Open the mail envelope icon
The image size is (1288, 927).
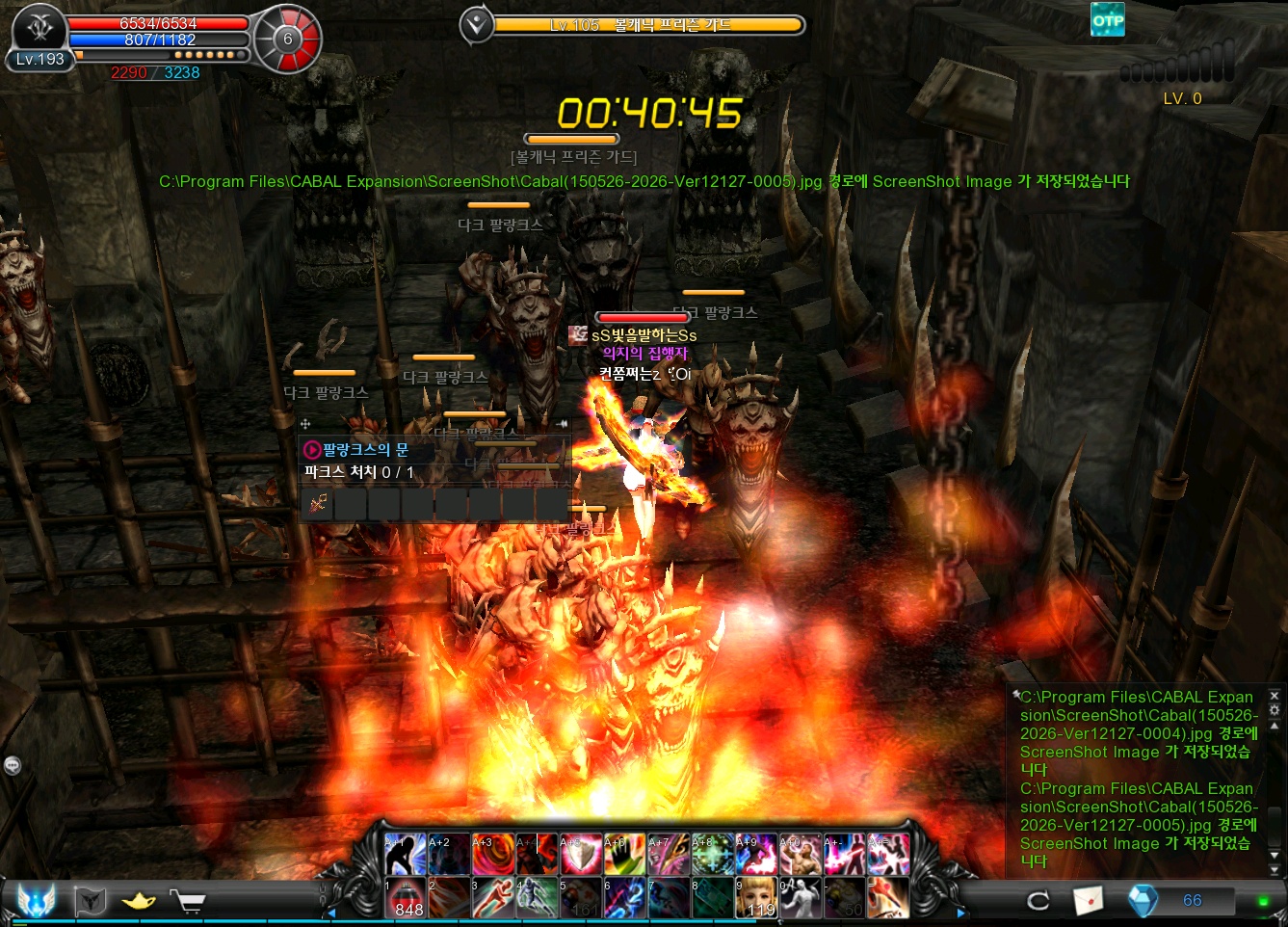click(x=1089, y=901)
